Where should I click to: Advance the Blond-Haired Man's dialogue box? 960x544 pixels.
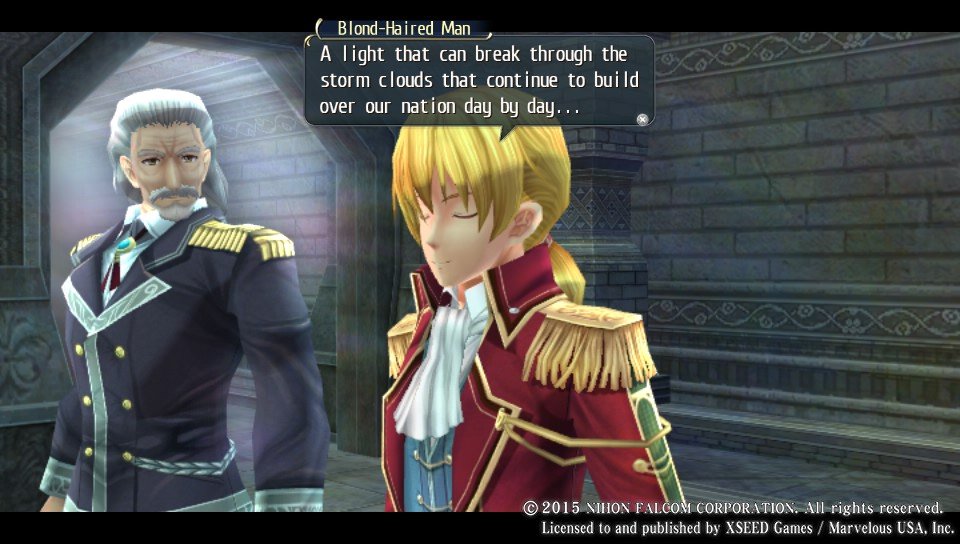[642, 119]
